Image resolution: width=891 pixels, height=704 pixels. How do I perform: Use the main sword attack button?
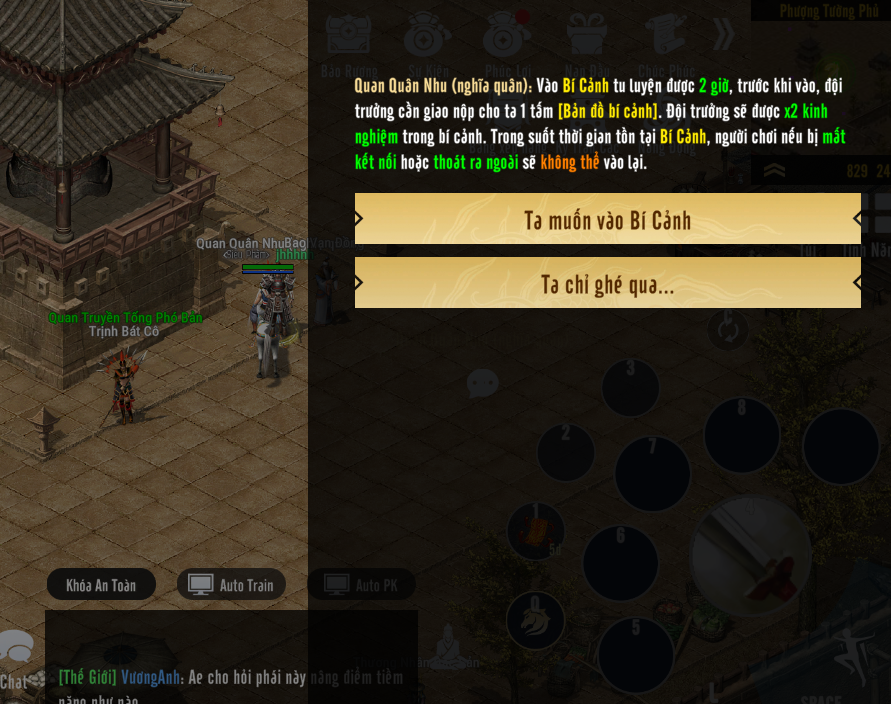pos(752,555)
